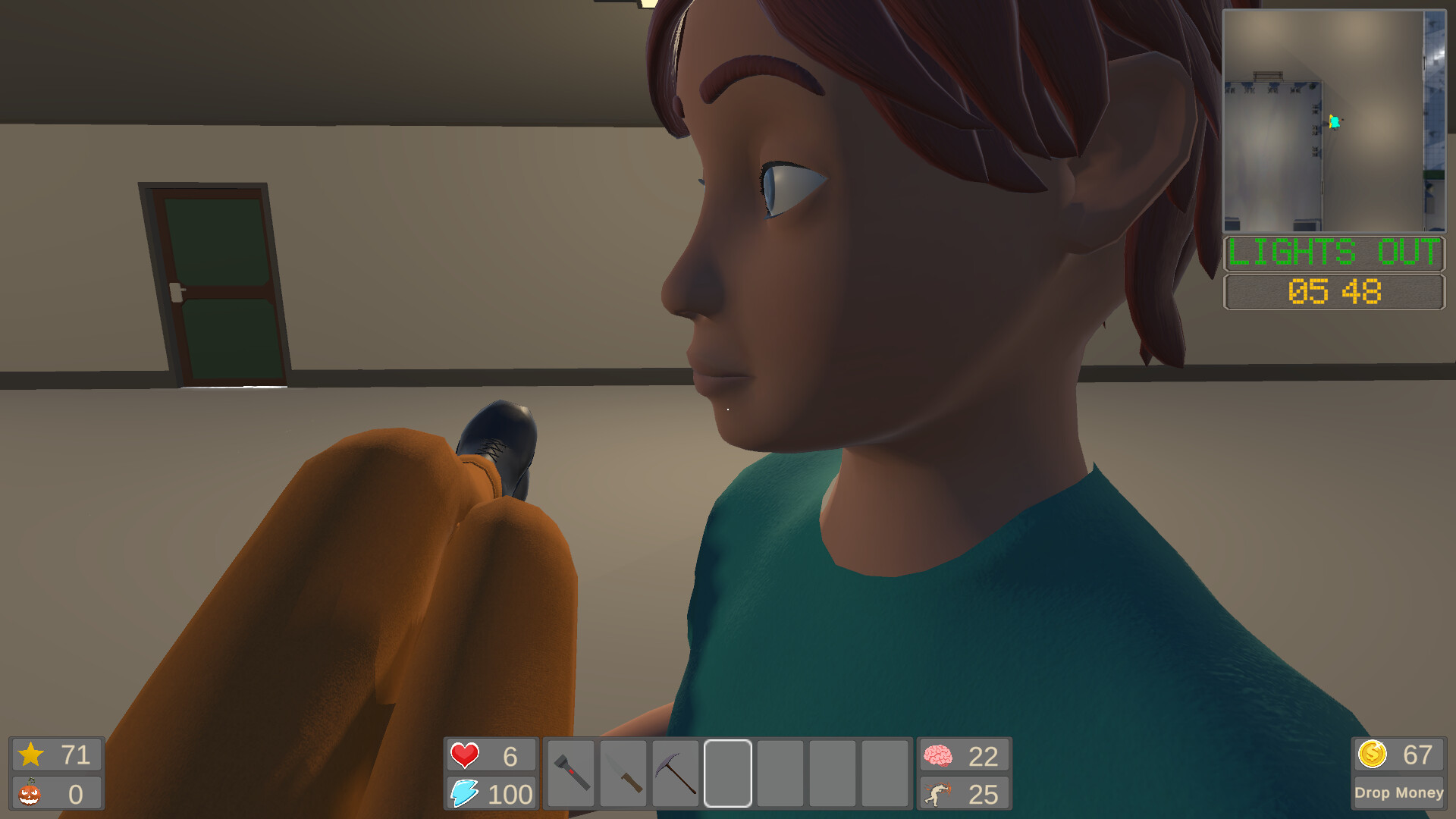Click the last empty hotbar slot
The width and height of the screenshot is (1456, 819).
(x=886, y=773)
